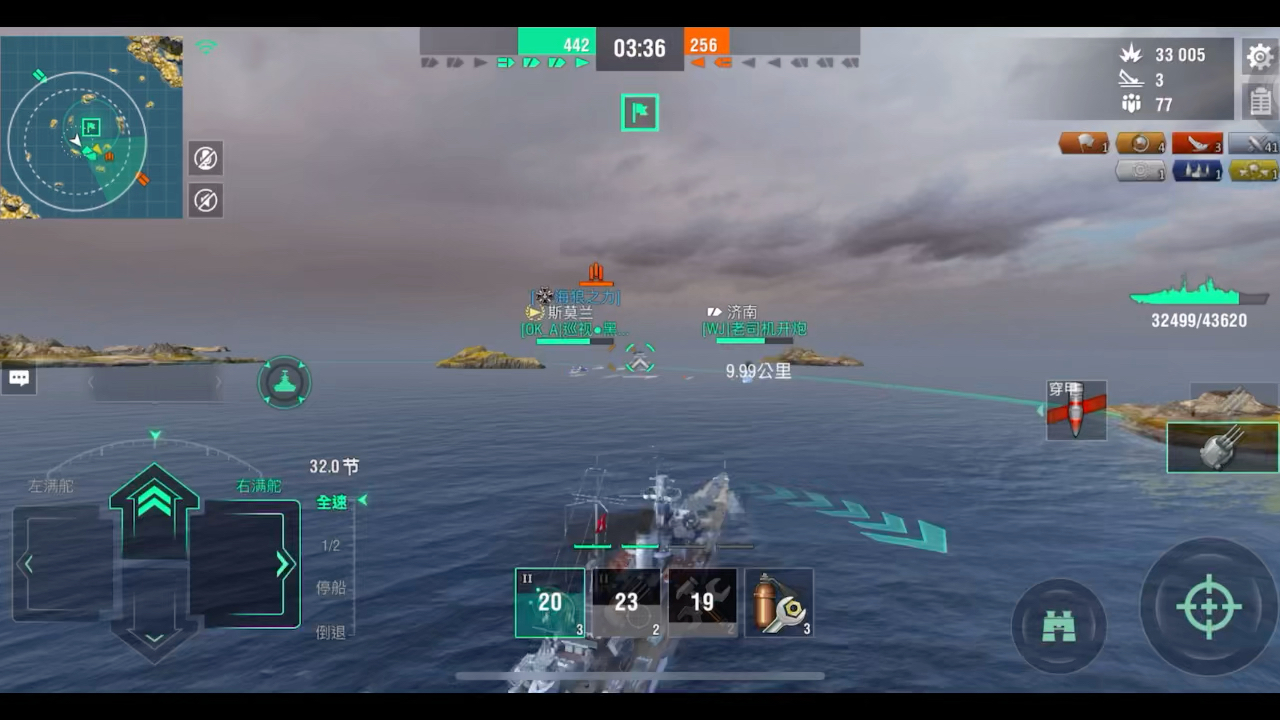The width and height of the screenshot is (1280, 720).
Task: Open the chat message panel
Action: click(18, 378)
